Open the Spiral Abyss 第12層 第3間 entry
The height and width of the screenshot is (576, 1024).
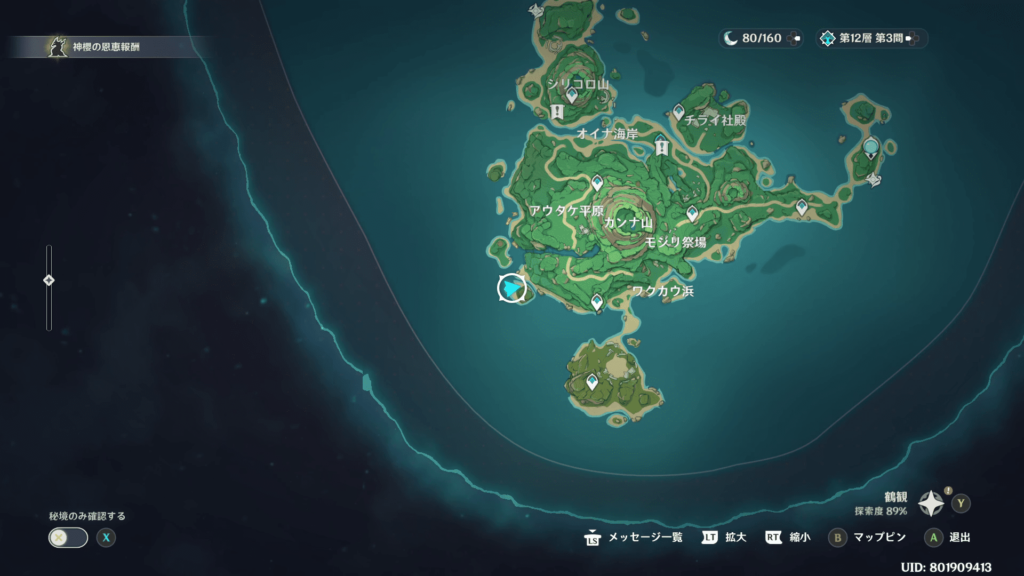[x=872, y=38]
